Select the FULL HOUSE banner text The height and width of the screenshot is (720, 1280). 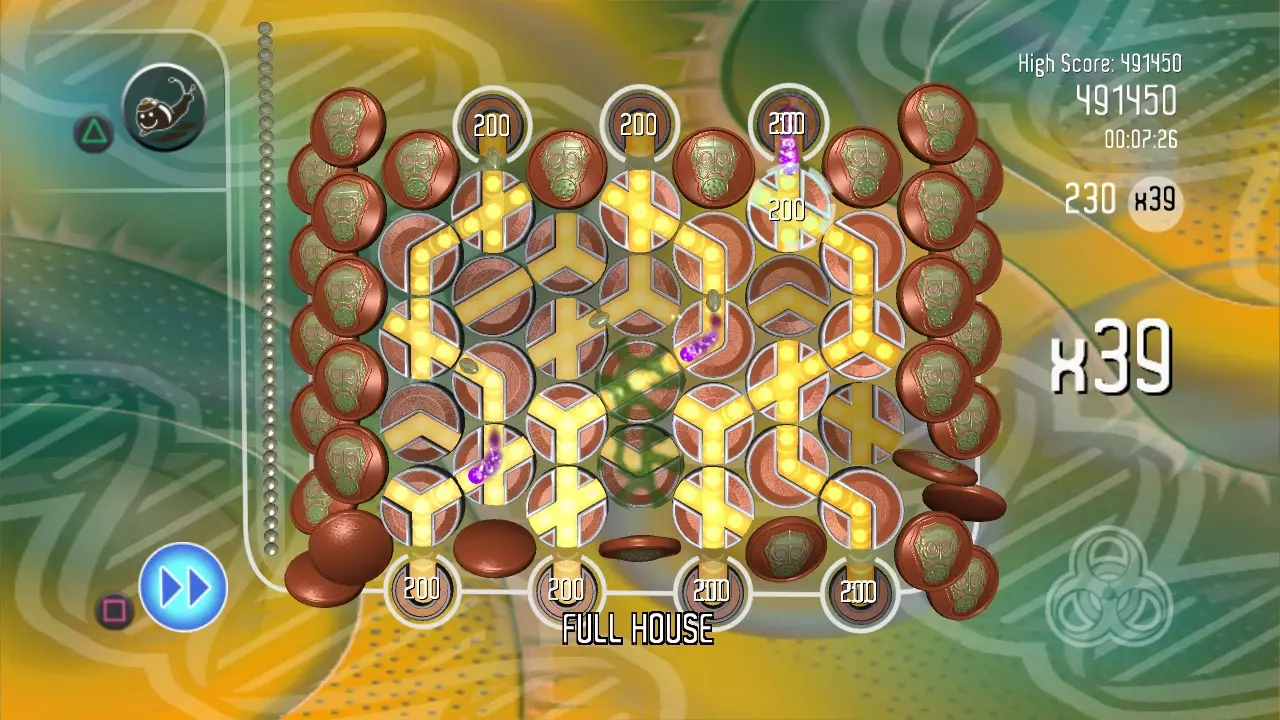pos(637,630)
